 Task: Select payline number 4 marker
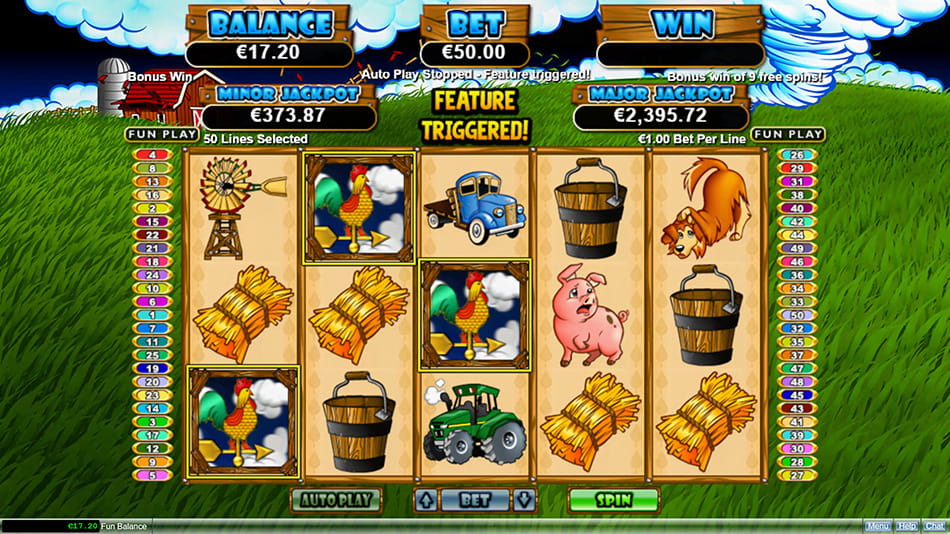[x=151, y=155]
